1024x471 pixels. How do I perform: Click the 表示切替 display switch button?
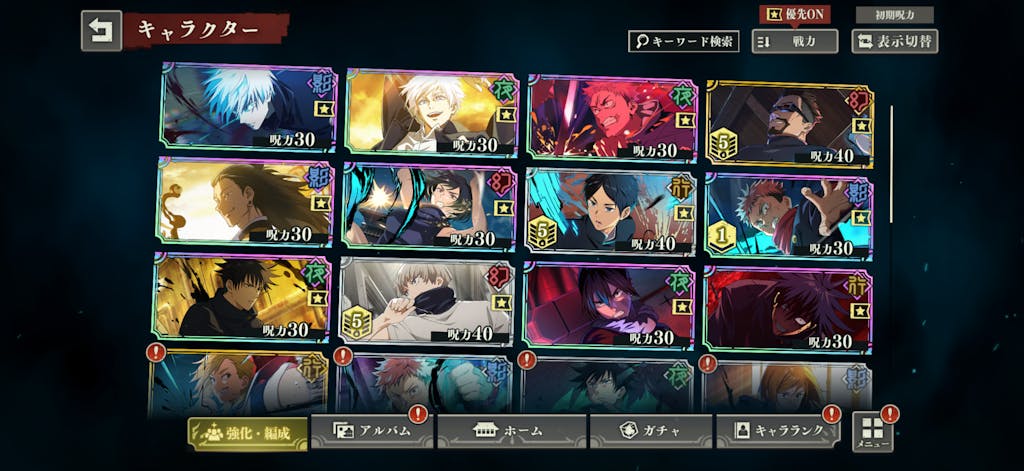pyautogui.click(x=894, y=41)
